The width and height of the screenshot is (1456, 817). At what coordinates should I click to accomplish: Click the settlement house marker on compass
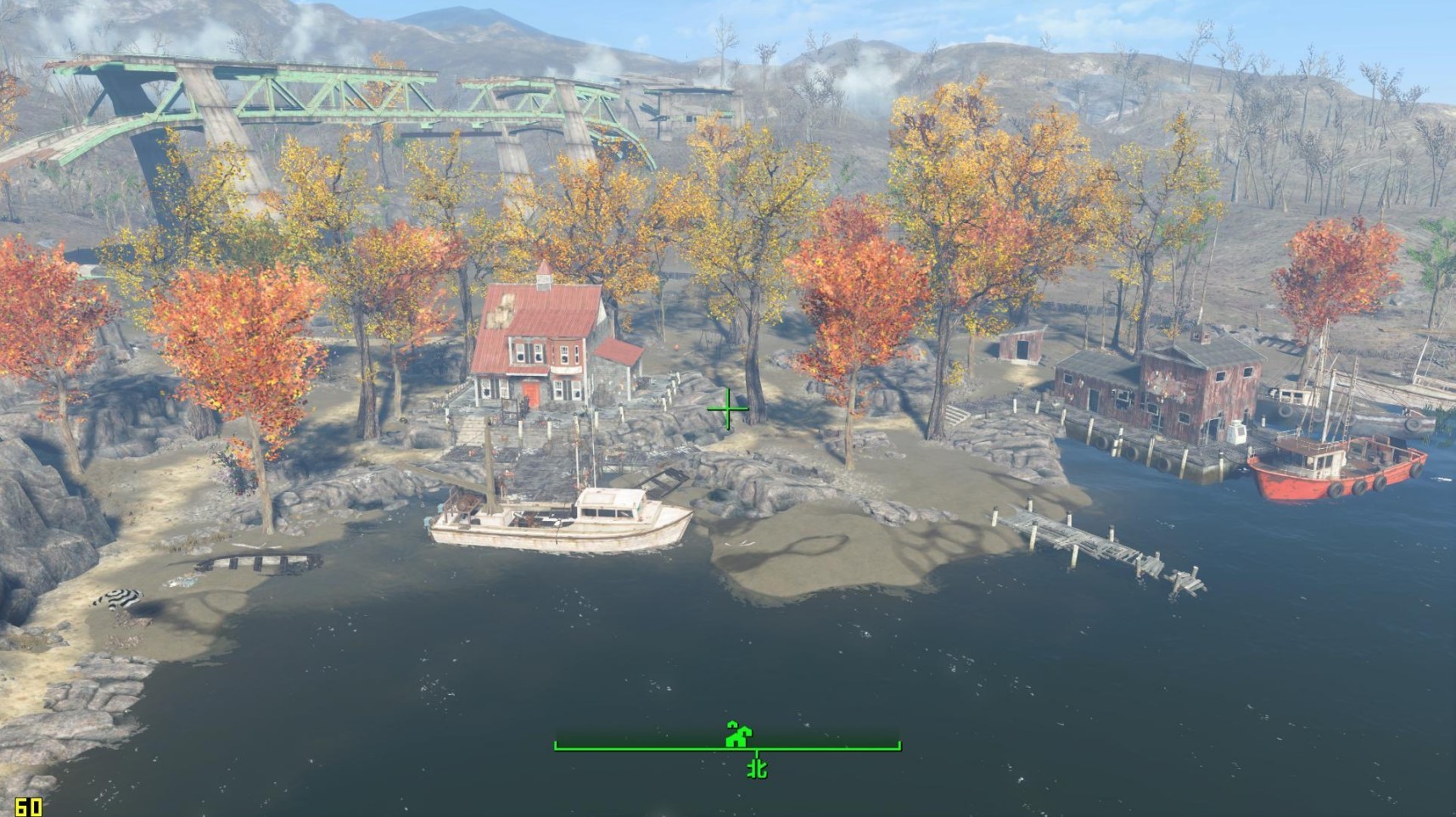[738, 734]
